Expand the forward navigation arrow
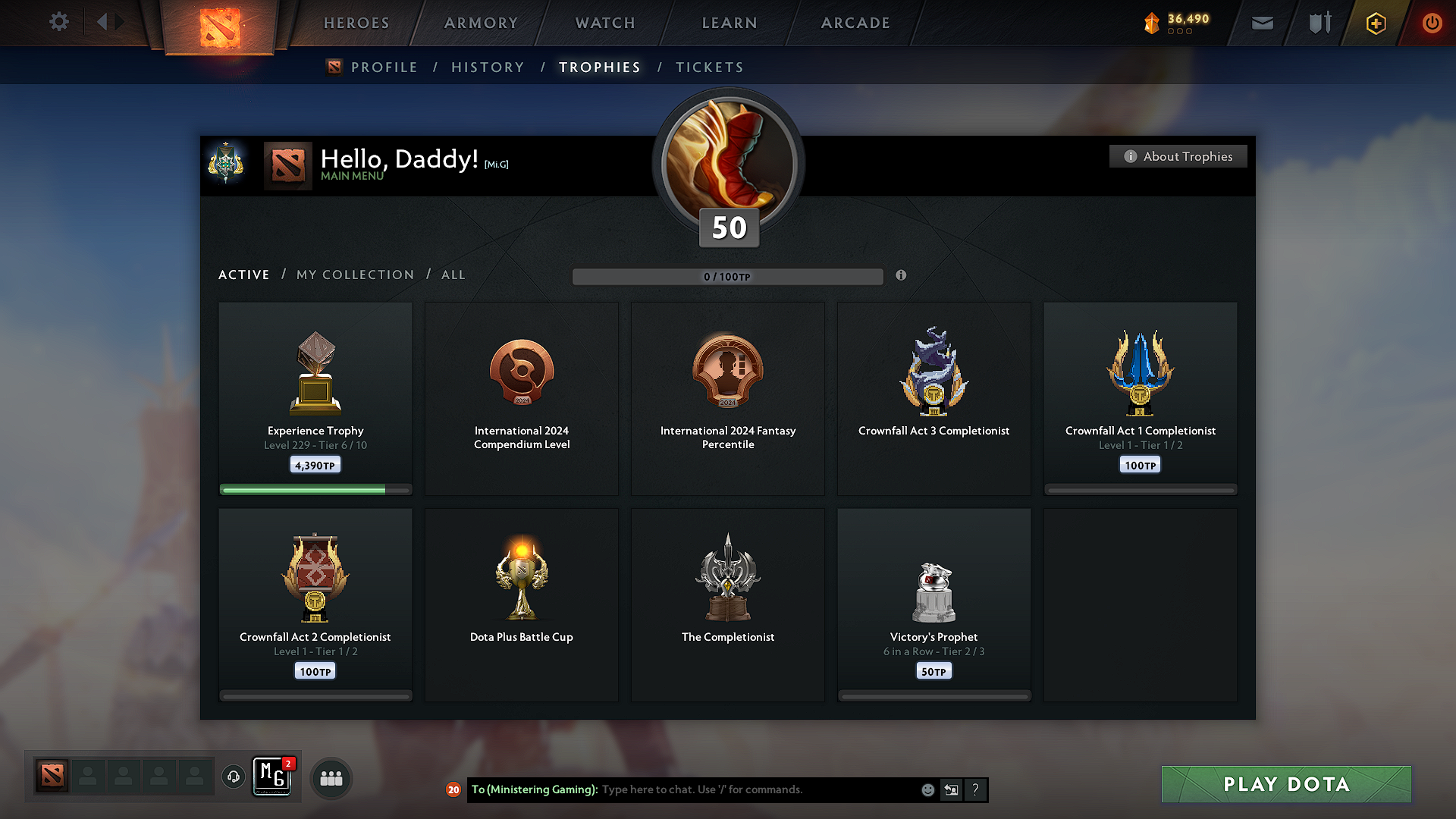Screen dimensions: 1456x819 tap(120, 21)
